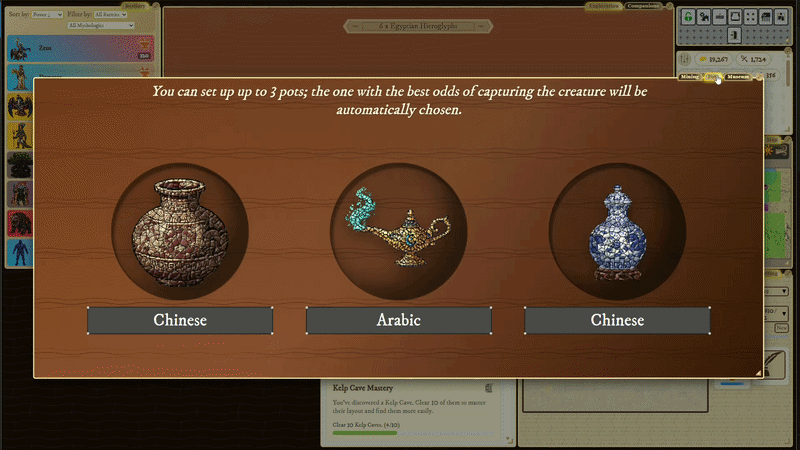Switch to the Mining tab
The image size is (800, 450).
point(690,77)
